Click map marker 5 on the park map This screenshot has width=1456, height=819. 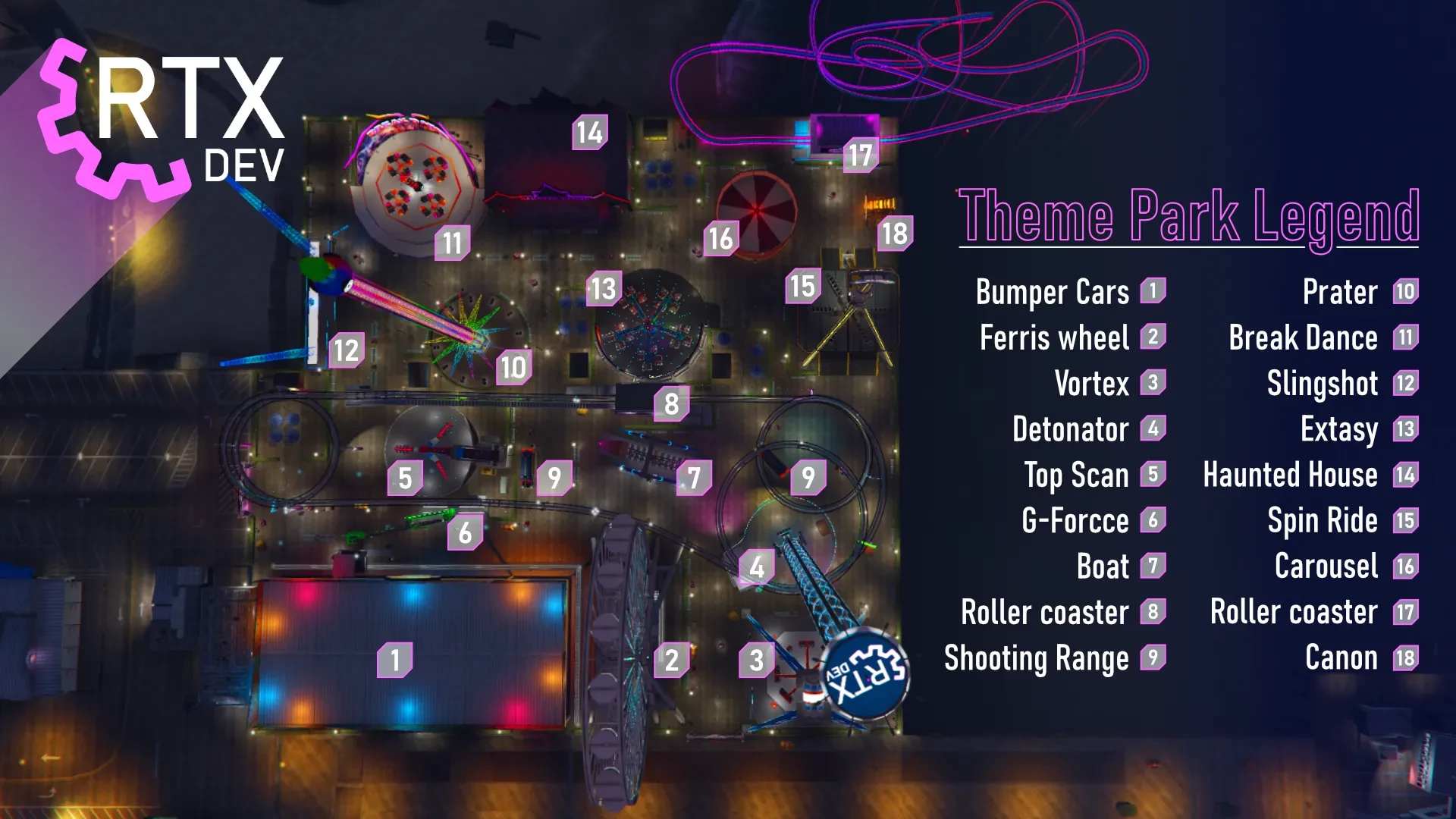(x=405, y=478)
